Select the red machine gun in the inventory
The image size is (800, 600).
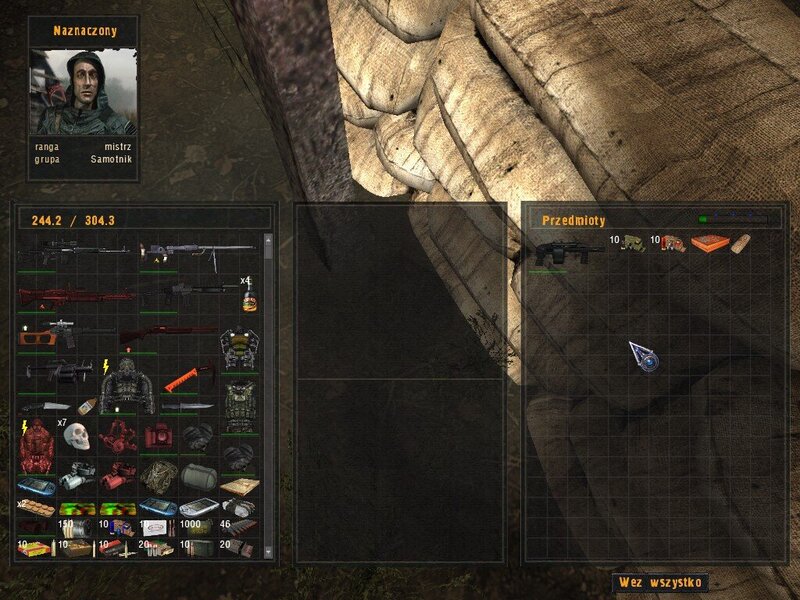75,296
